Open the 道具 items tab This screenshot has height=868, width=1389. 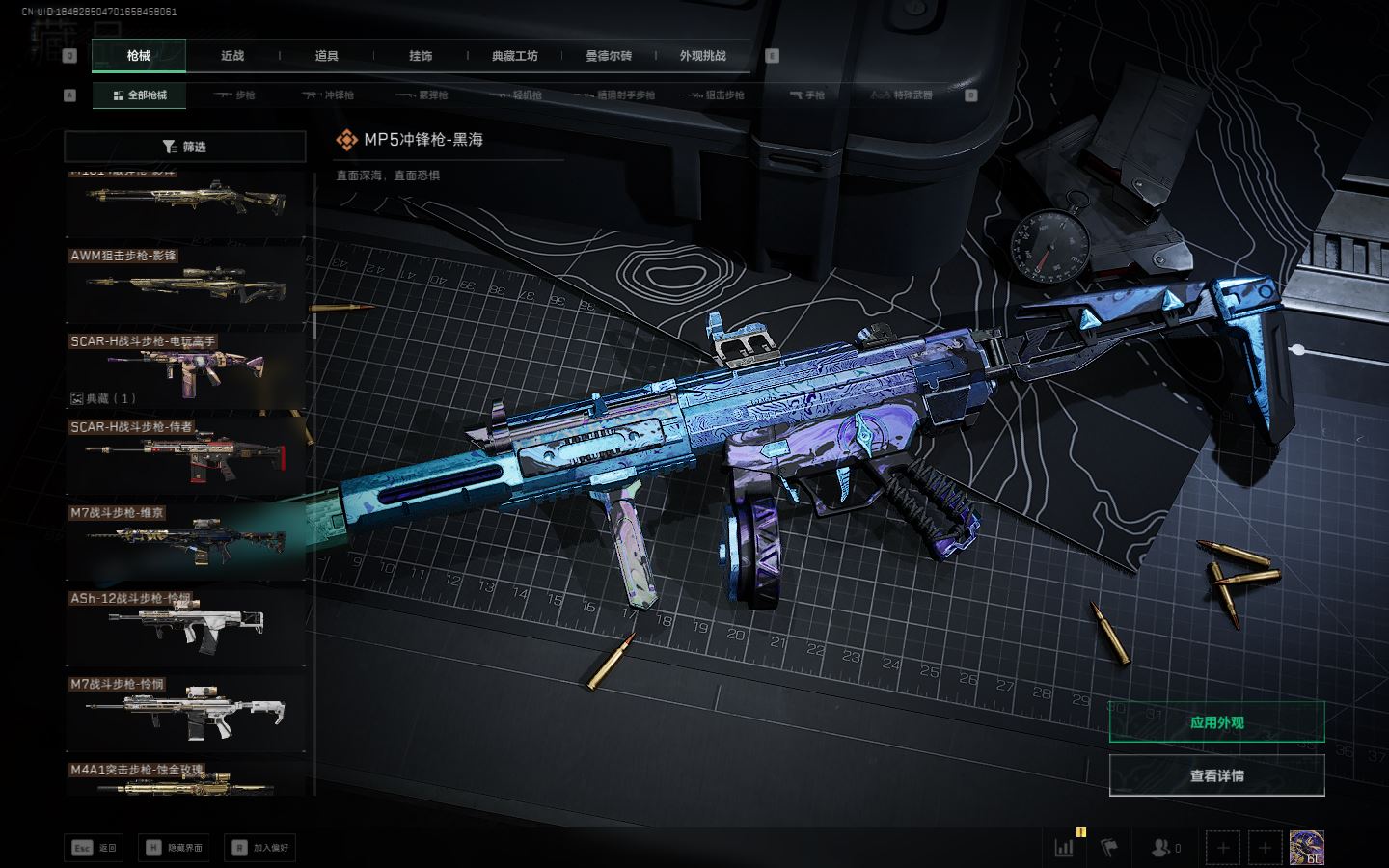click(327, 56)
